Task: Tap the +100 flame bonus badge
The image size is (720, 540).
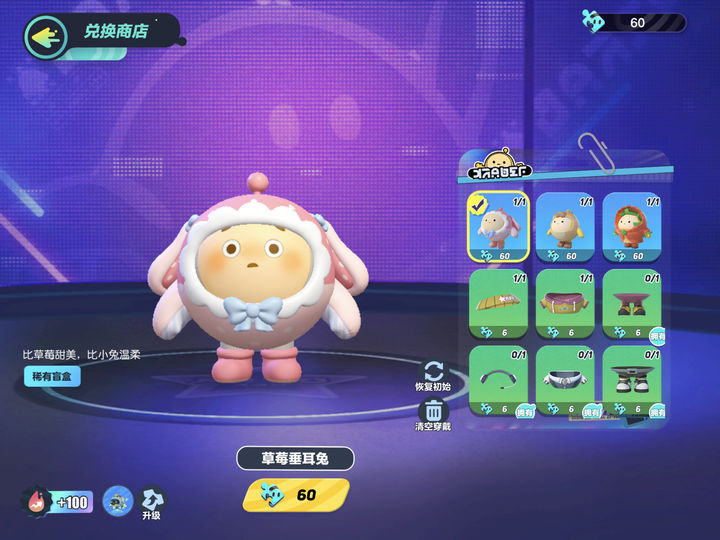Action: coord(58,500)
